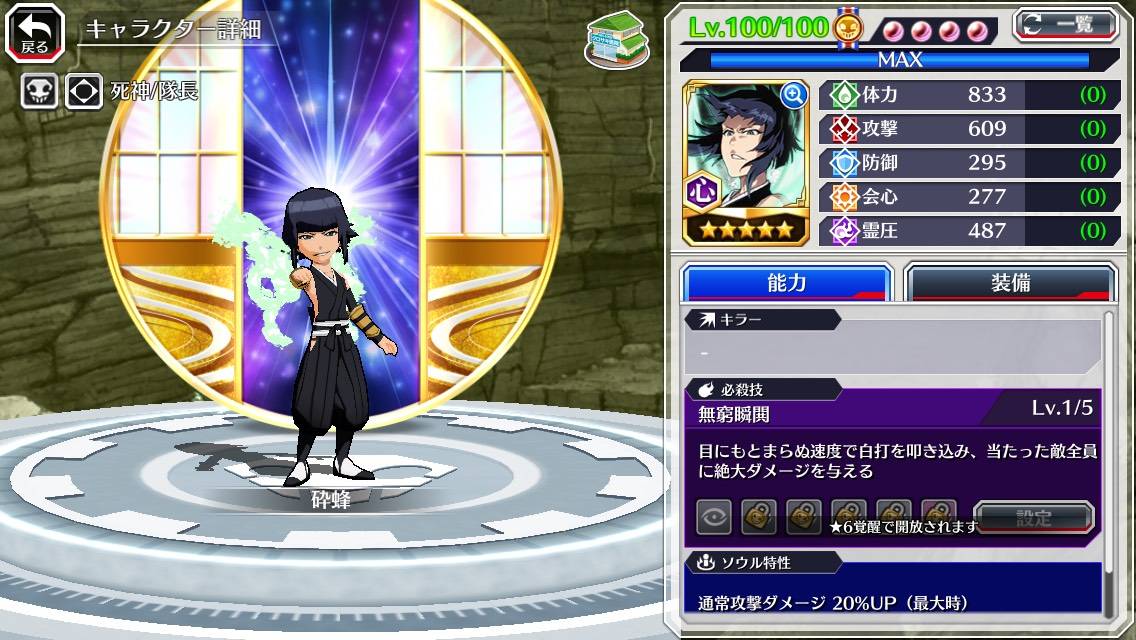The image size is (1136, 640).
Task: Toggle the eye icon for special move
Action: (714, 517)
